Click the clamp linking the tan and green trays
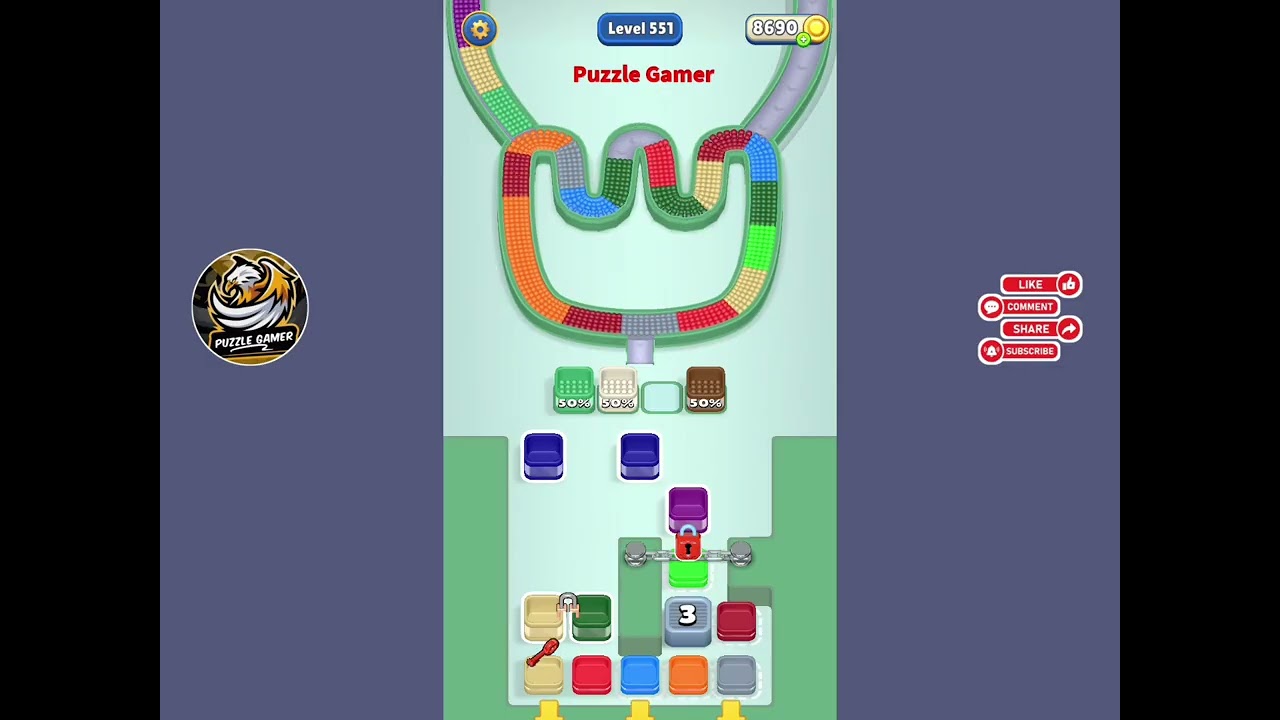The height and width of the screenshot is (720, 1280). pos(568,601)
